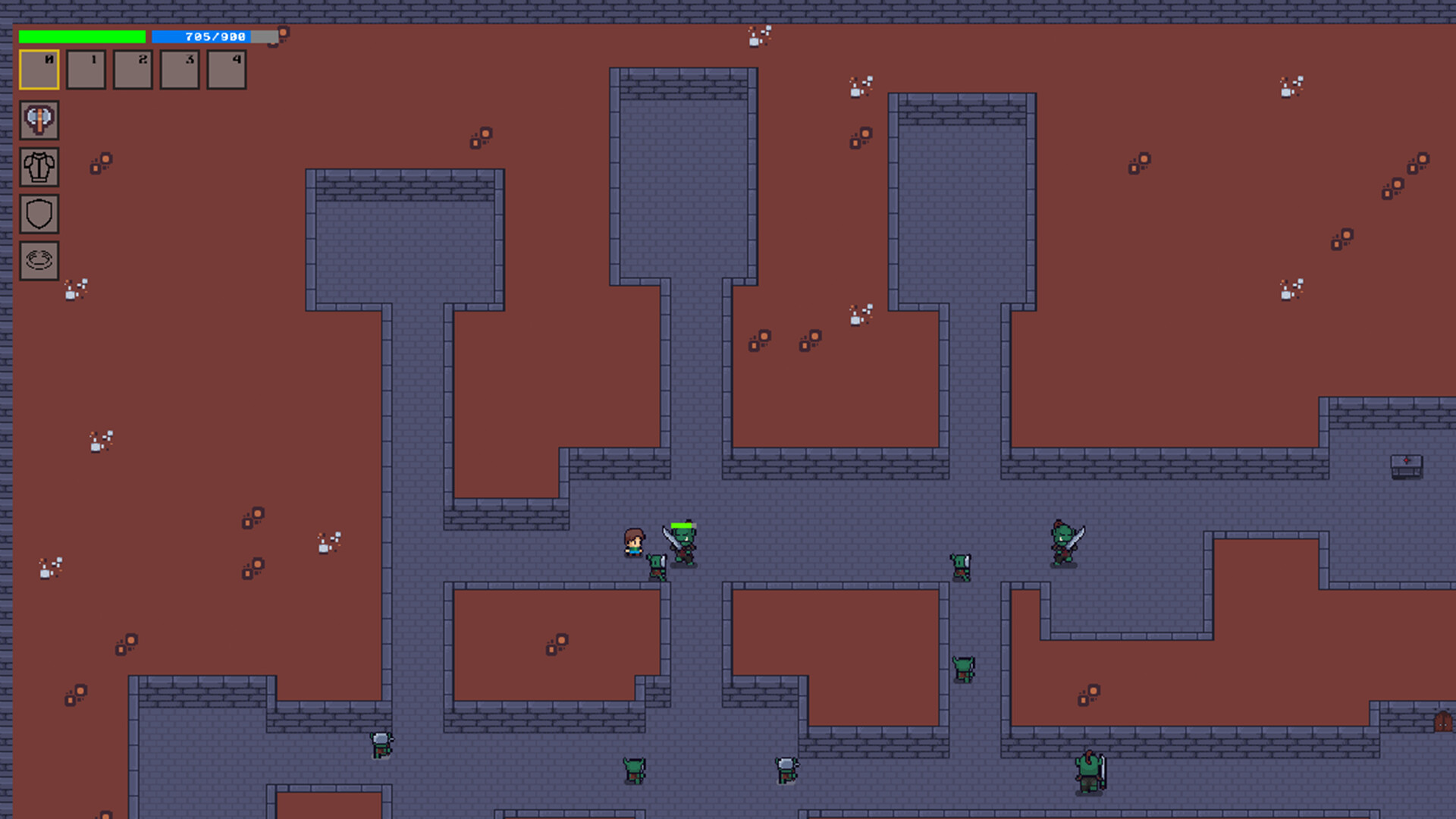
Task: Select the battle axe weapon icon
Action: tap(39, 120)
